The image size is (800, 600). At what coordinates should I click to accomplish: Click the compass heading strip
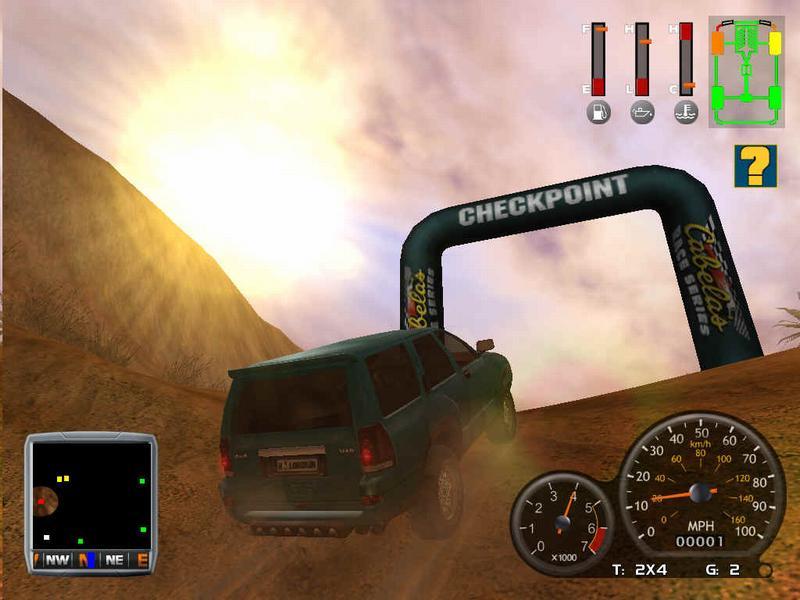point(91,560)
